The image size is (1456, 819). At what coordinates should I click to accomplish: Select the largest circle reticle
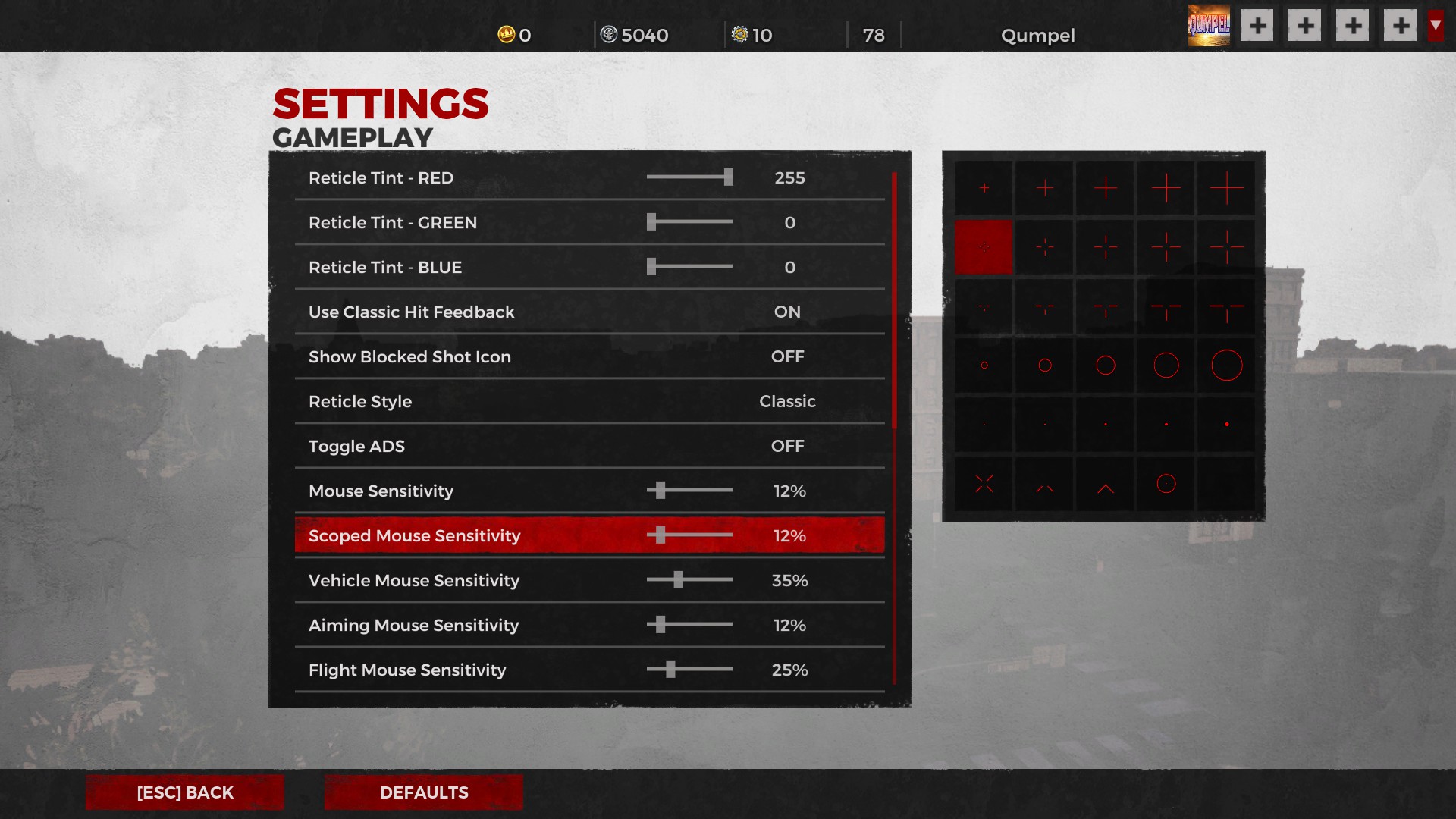[1226, 366]
